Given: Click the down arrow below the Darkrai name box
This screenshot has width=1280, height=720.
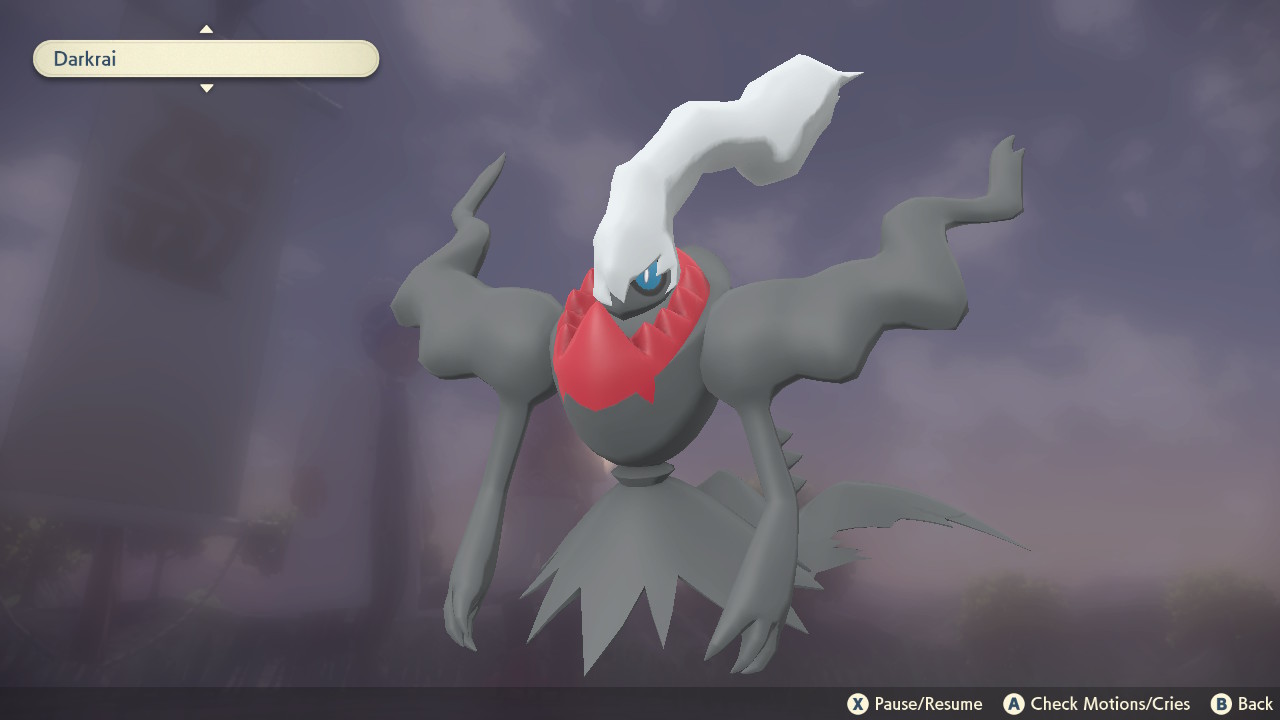Looking at the screenshot, I should [x=206, y=89].
